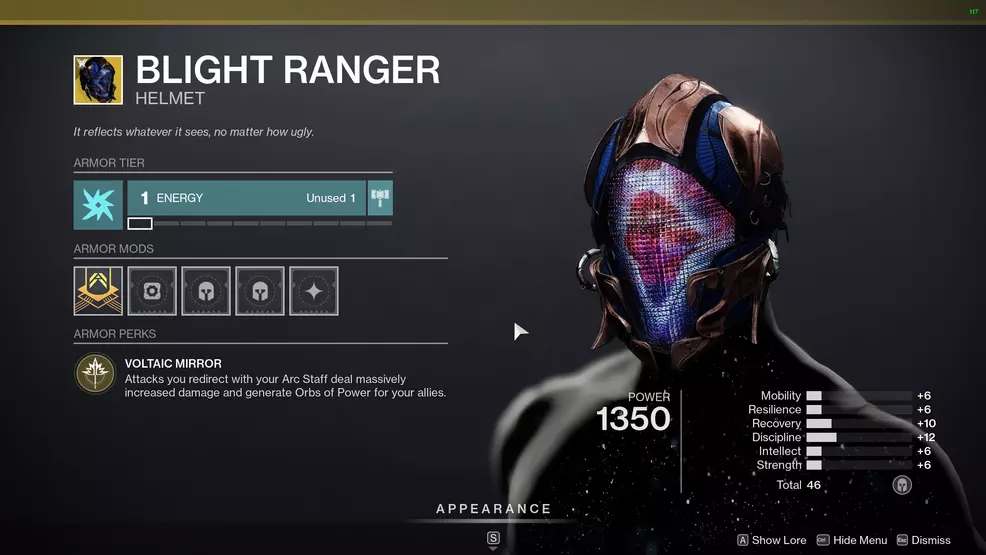The width and height of the screenshot is (986, 555).
Task: Show Lore for this helmet
Action: (772, 540)
